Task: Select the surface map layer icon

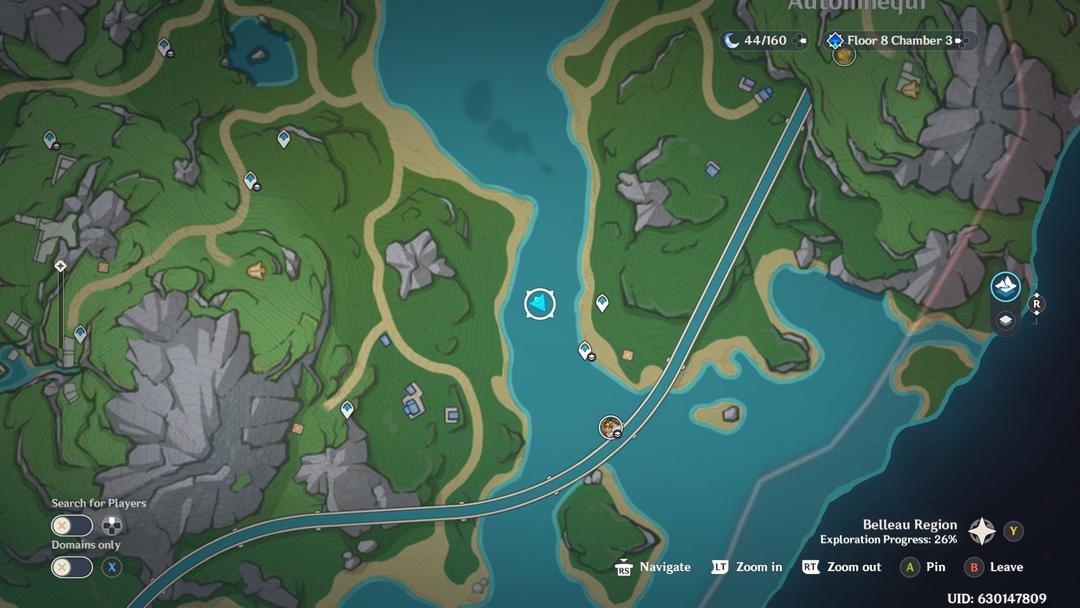Action: coord(1005,287)
